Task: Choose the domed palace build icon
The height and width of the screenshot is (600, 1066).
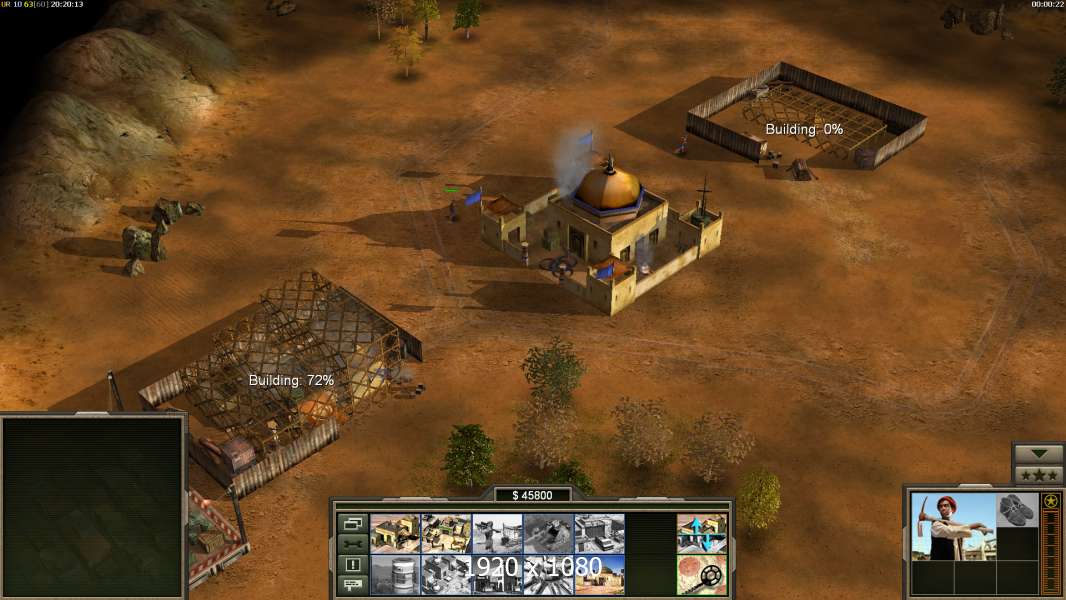Action: pyautogui.click(x=599, y=575)
